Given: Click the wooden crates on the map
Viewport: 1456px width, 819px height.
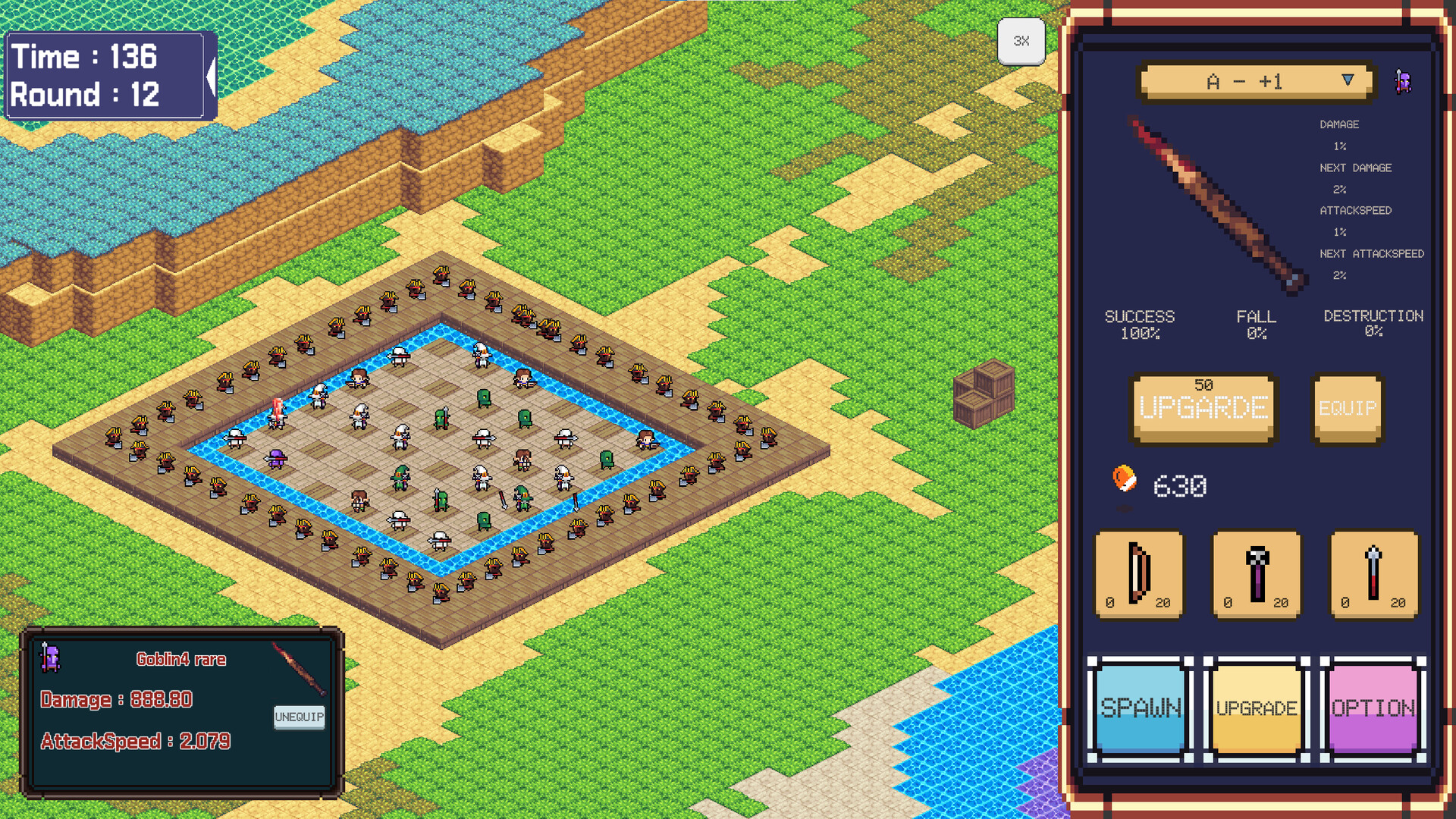Looking at the screenshot, I should (x=984, y=394).
